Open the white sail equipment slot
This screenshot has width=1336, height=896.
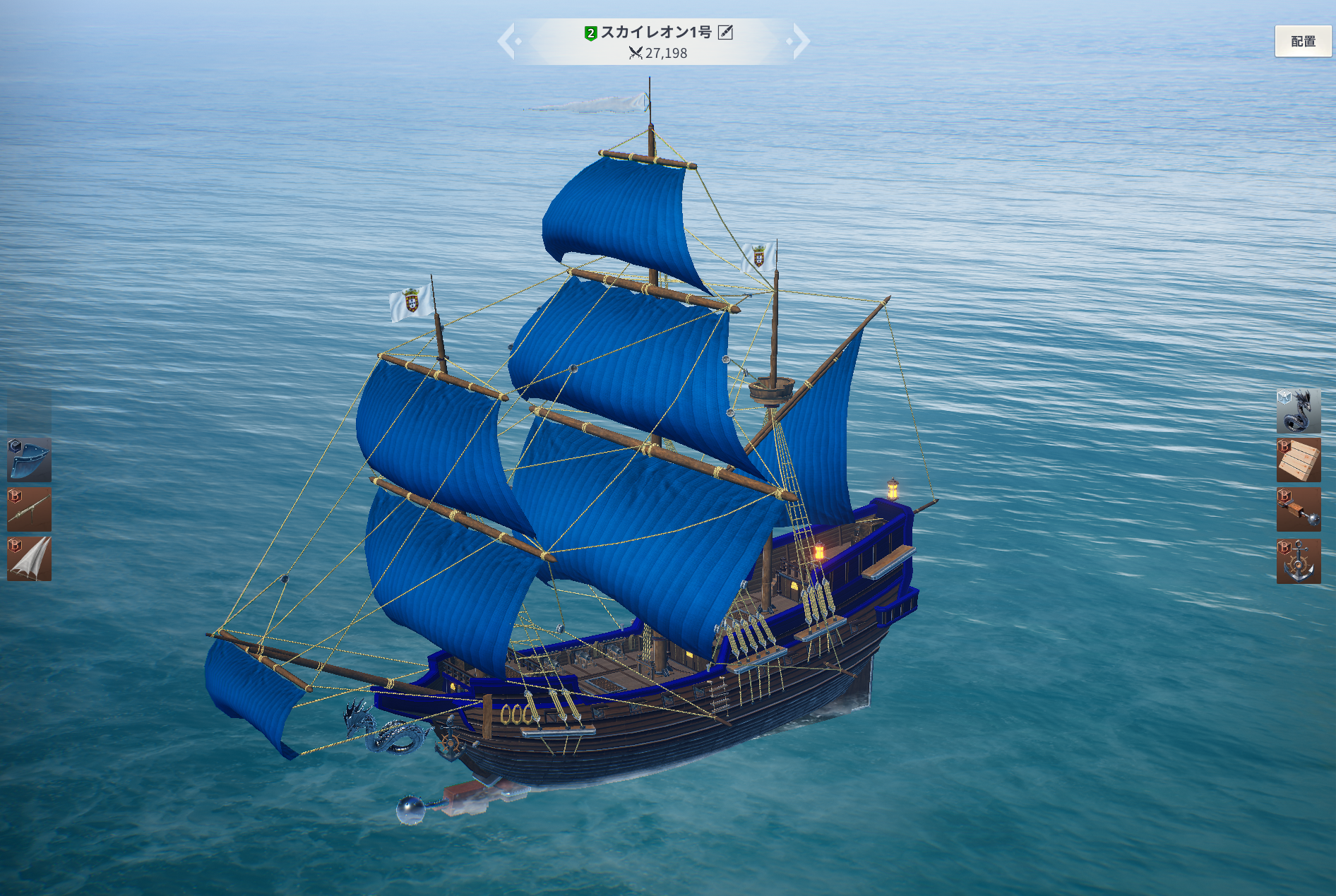(29, 558)
